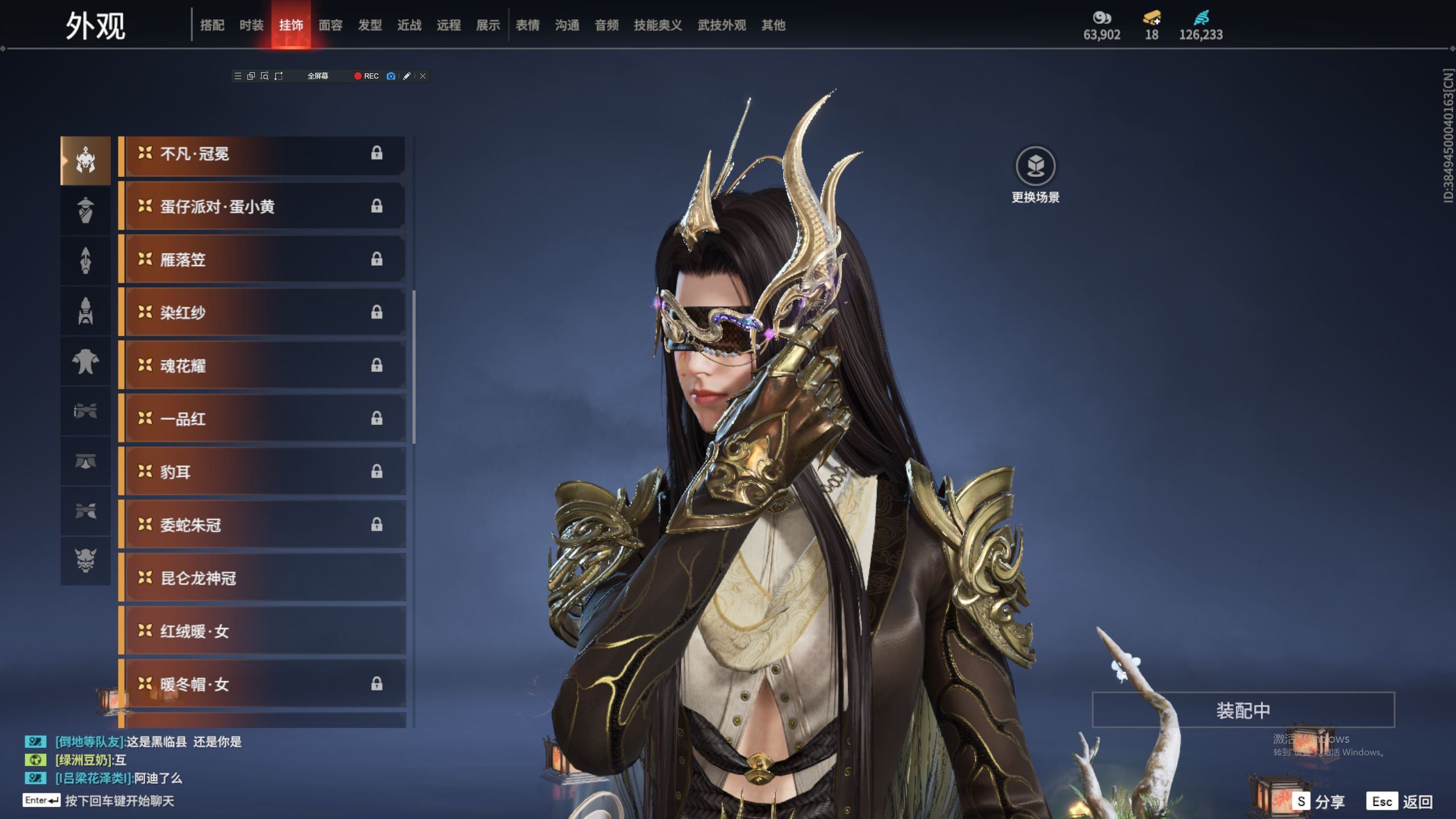Open the 搭配 tab
The width and height of the screenshot is (1456, 819).
point(212,25)
